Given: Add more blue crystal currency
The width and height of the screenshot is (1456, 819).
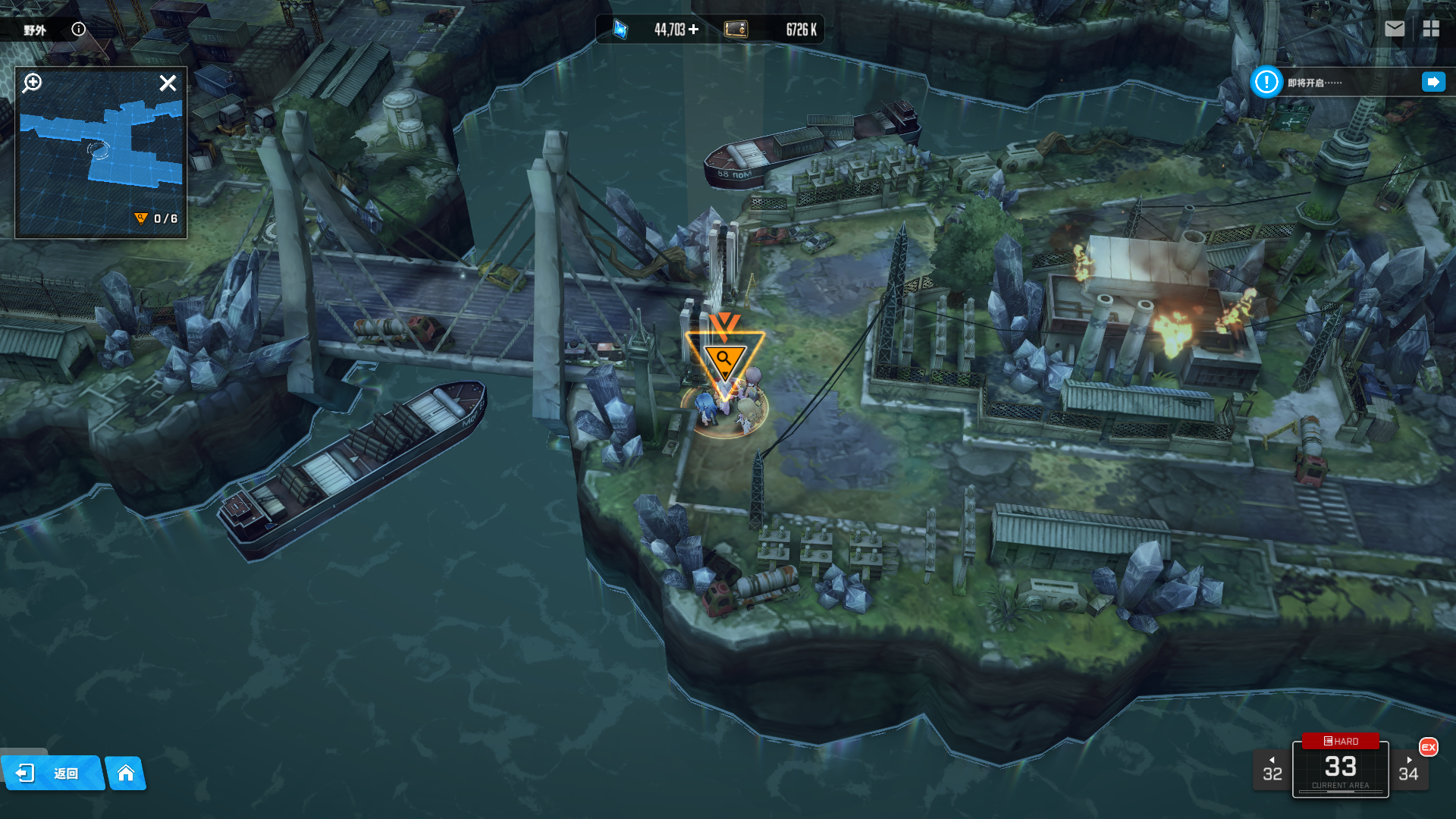Looking at the screenshot, I should (x=694, y=30).
